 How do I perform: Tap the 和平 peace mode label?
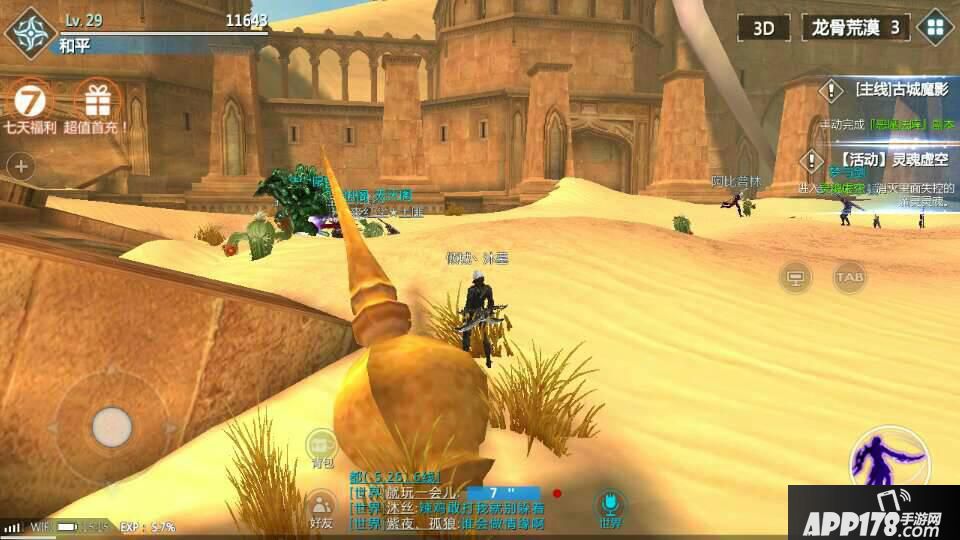[74, 45]
